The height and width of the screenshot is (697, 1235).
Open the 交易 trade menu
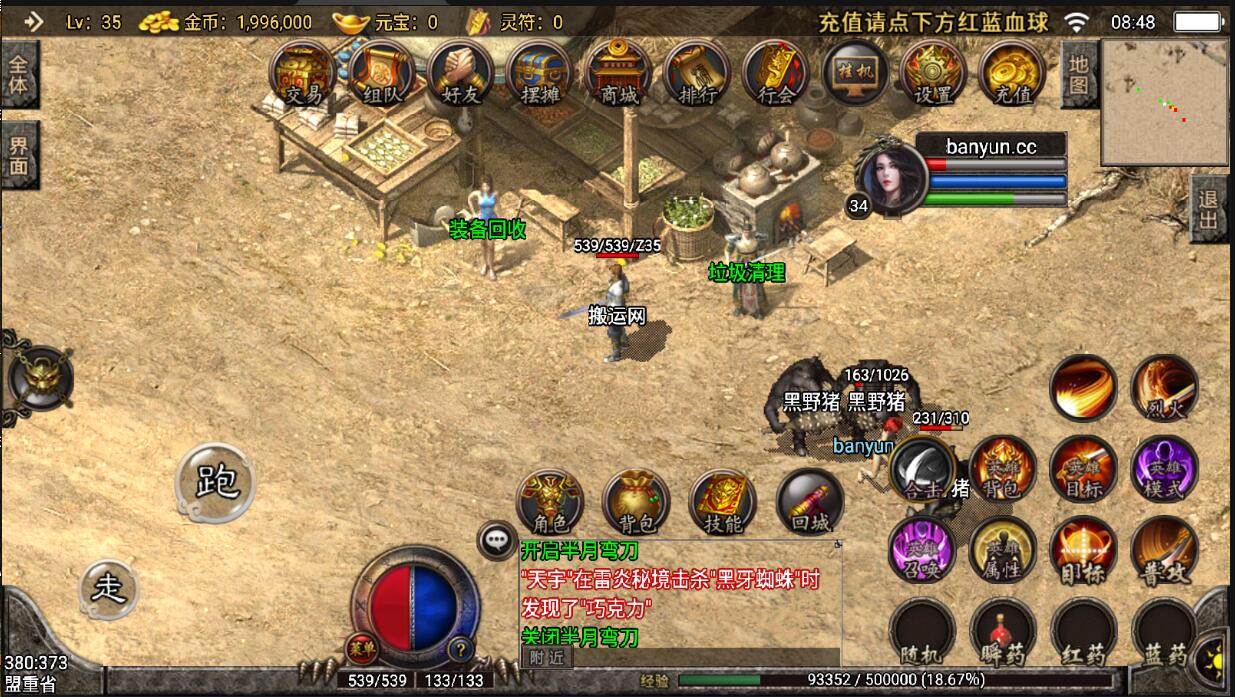303,74
